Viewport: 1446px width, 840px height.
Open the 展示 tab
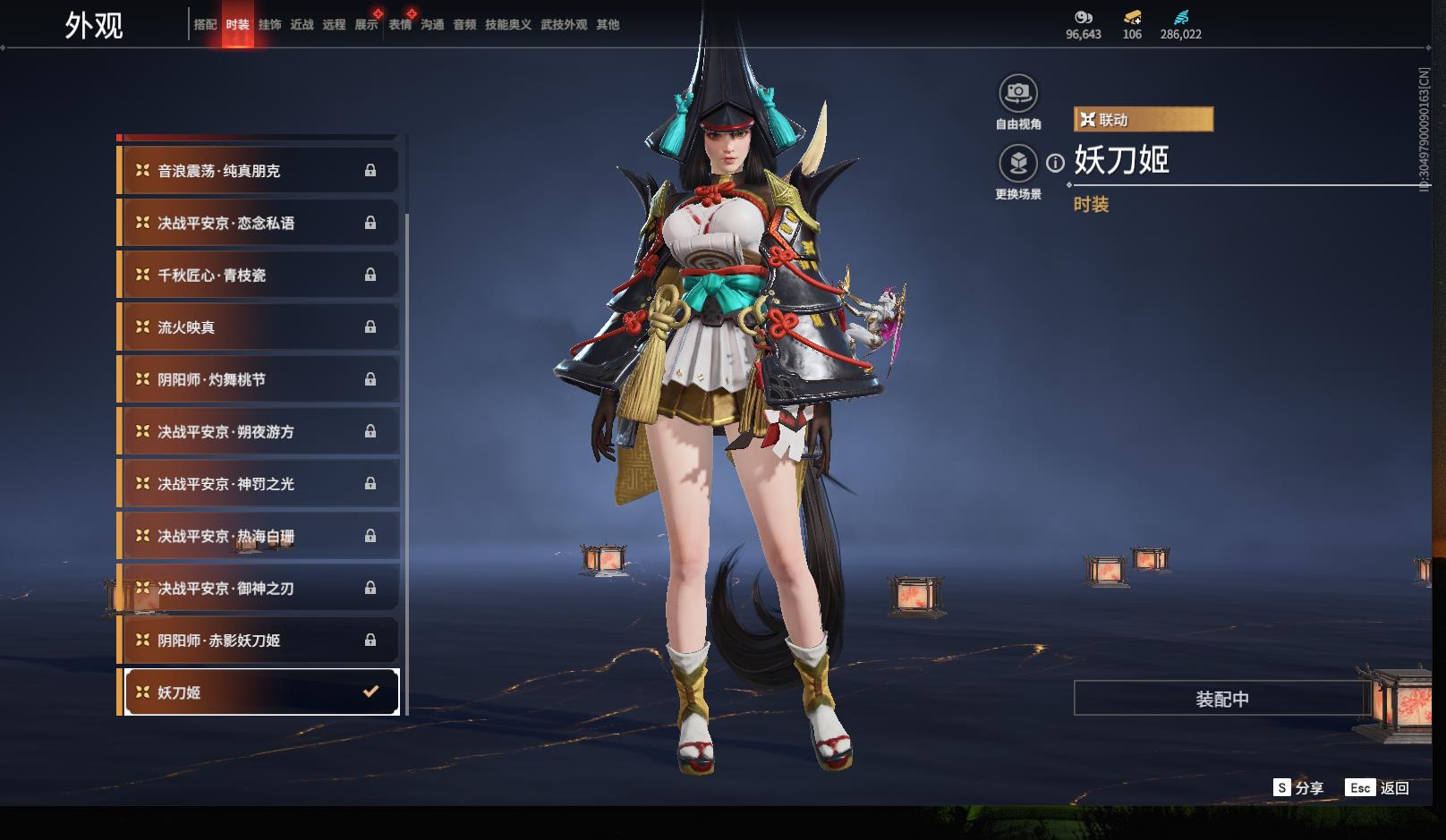366,25
